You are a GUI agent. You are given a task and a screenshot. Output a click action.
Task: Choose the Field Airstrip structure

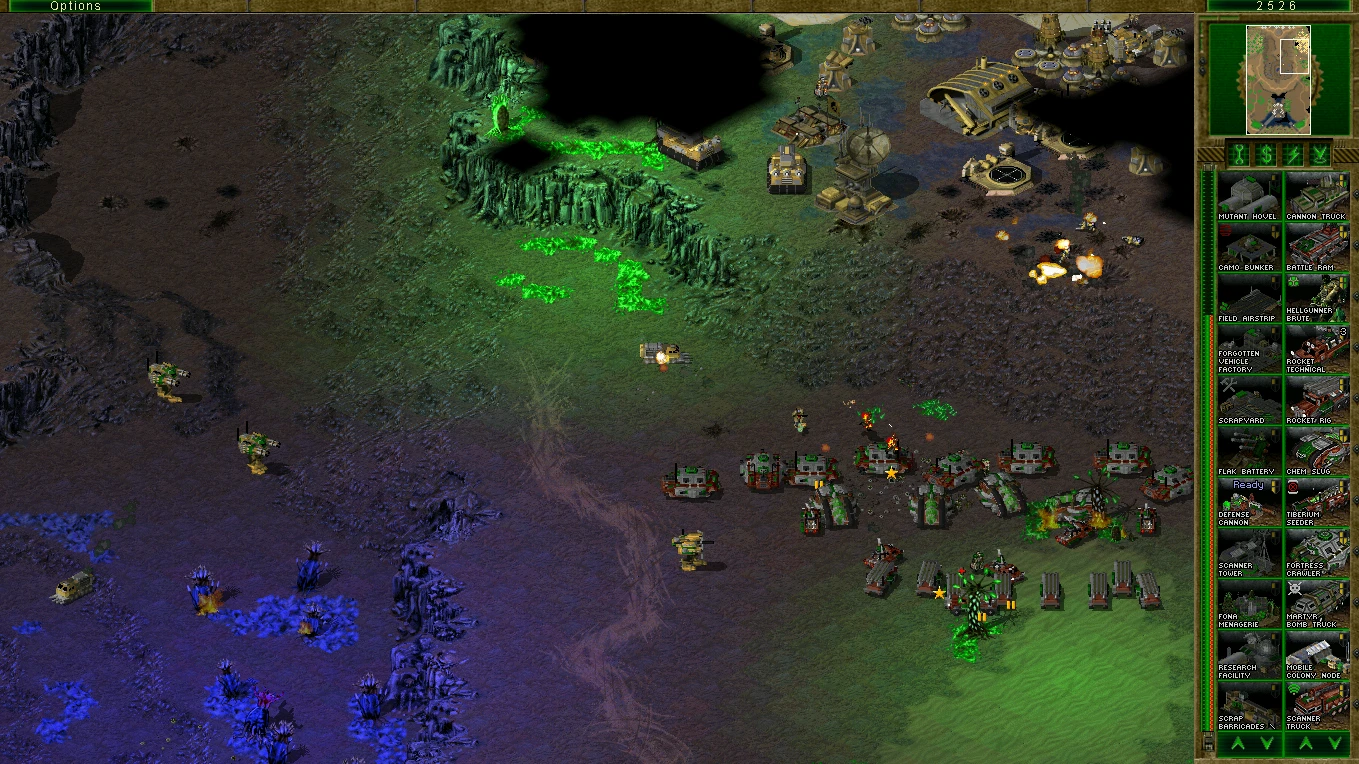(1248, 298)
